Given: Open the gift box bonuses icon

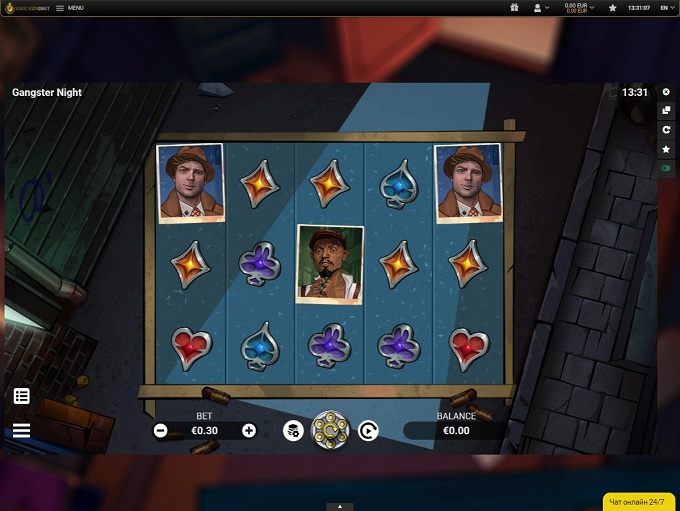Looking at the screenshot, I should point(514,7).
